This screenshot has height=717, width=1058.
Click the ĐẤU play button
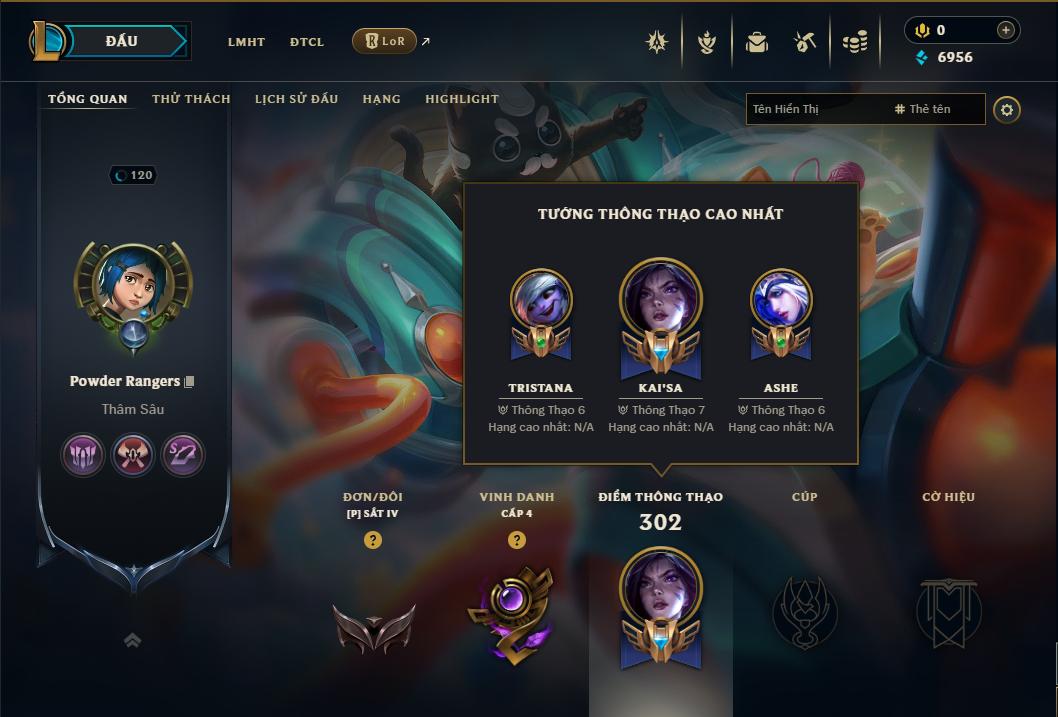click(x=122, y=41)
